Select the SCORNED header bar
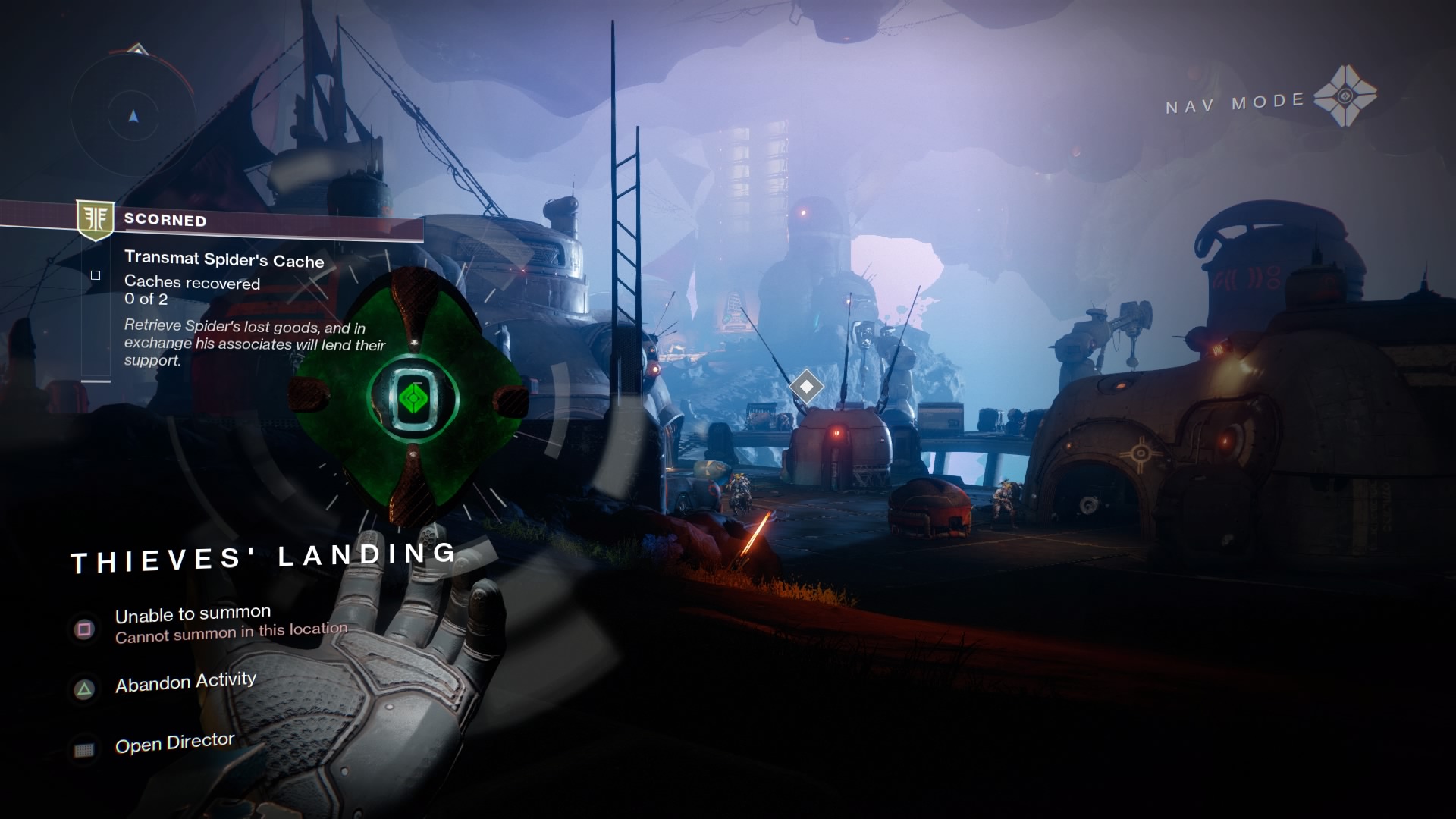This screenshot has width=1456, height=819. (167, 221)
